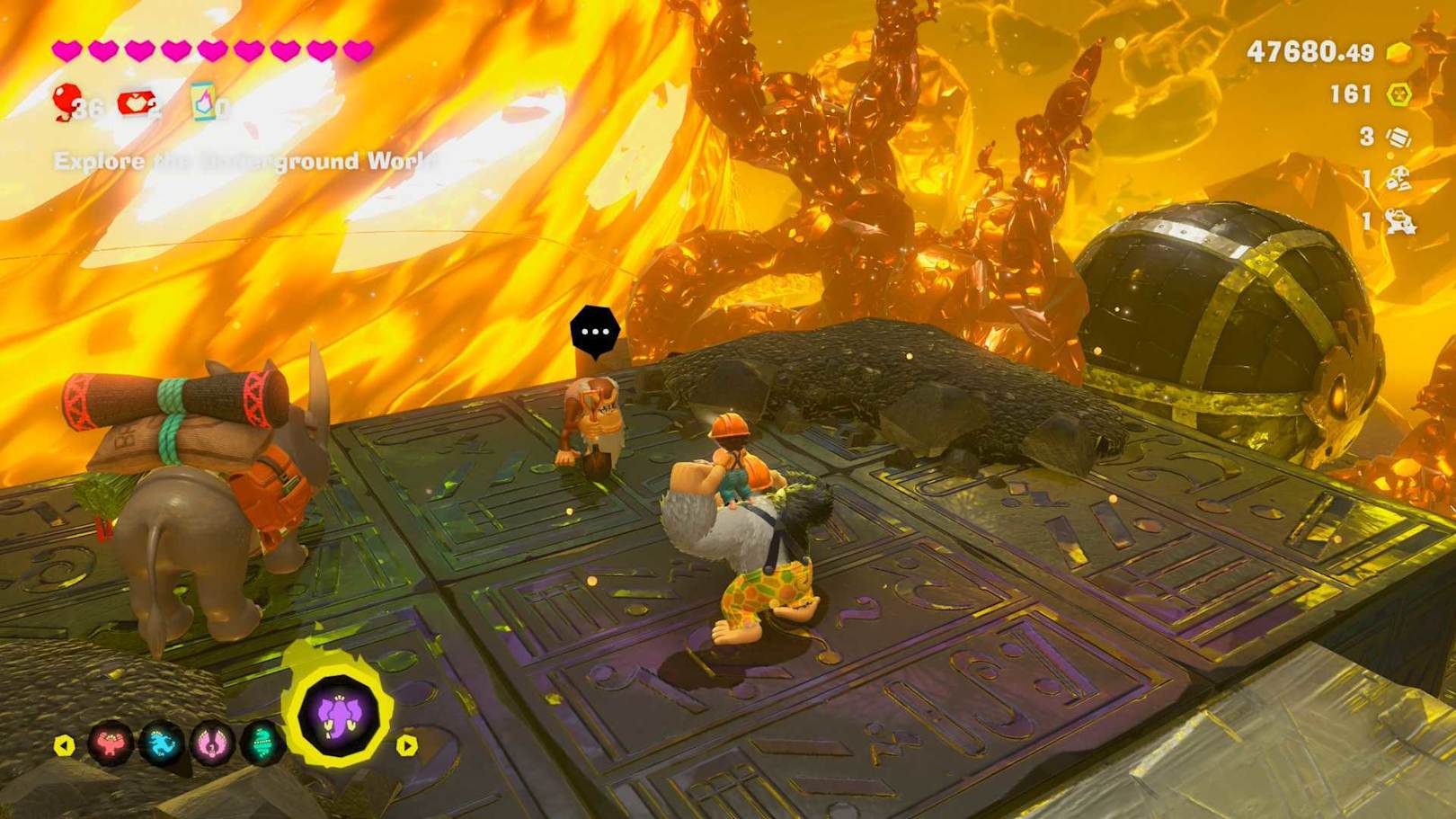Choose the blue Zebra Bananza transformation
Image resolution: width=1456 pixels, height=819 pixels.
pyautogui.click(x=162, y=744)
